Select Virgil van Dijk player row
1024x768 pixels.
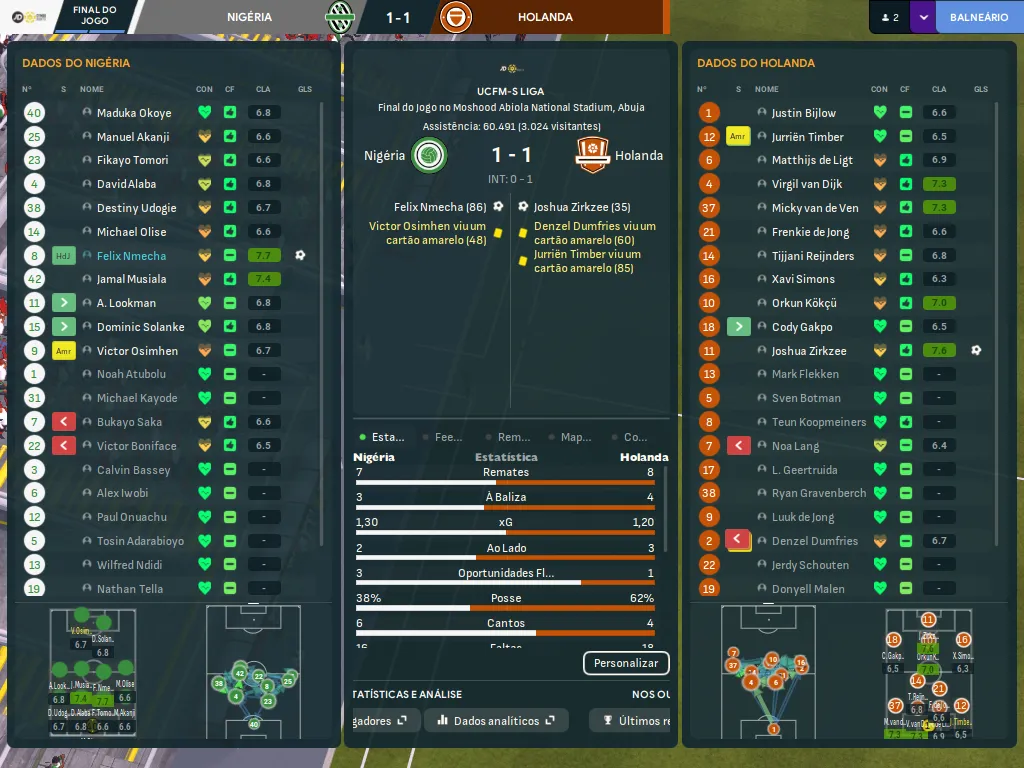[806, 184]
